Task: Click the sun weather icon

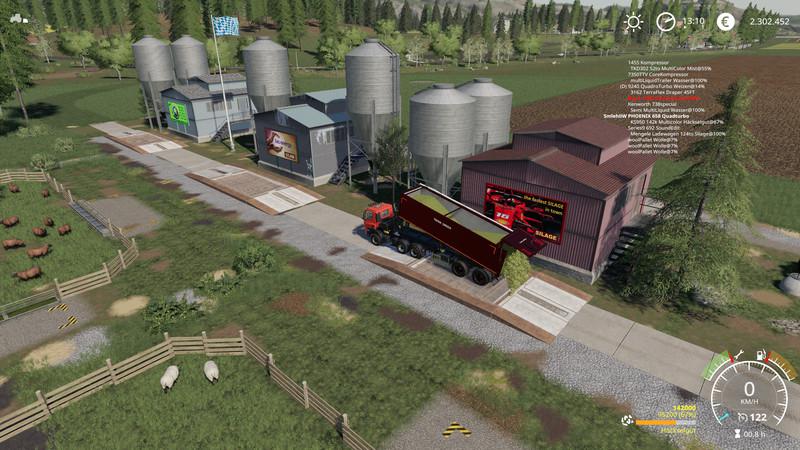Action: pos(633,21)
